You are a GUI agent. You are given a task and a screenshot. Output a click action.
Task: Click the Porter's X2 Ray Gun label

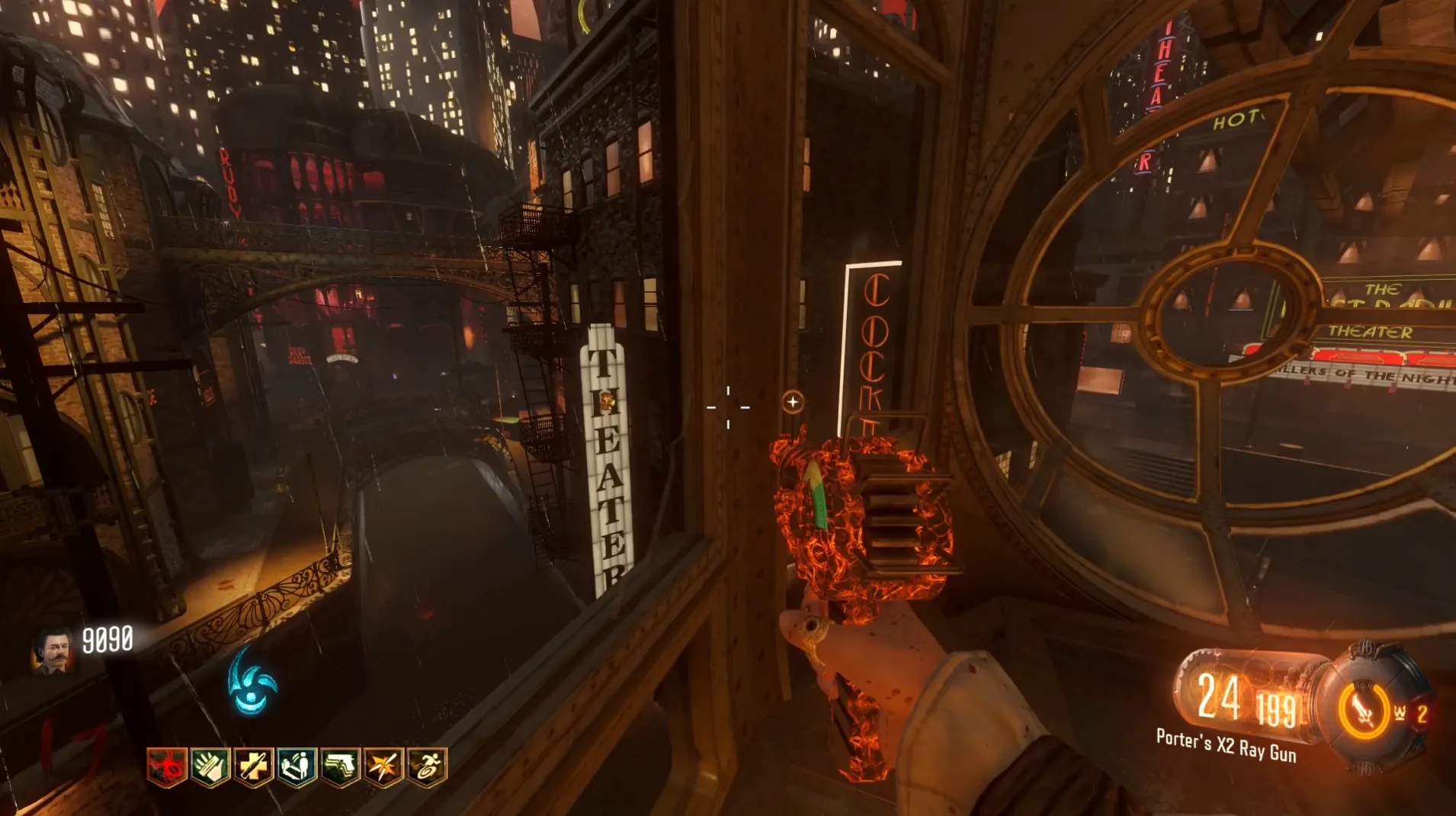coord(1226,746)
